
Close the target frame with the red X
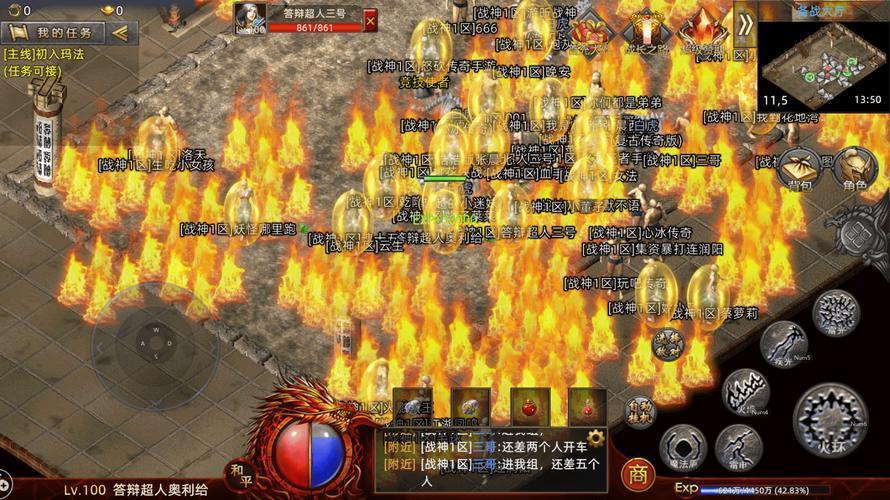(370, 20)
